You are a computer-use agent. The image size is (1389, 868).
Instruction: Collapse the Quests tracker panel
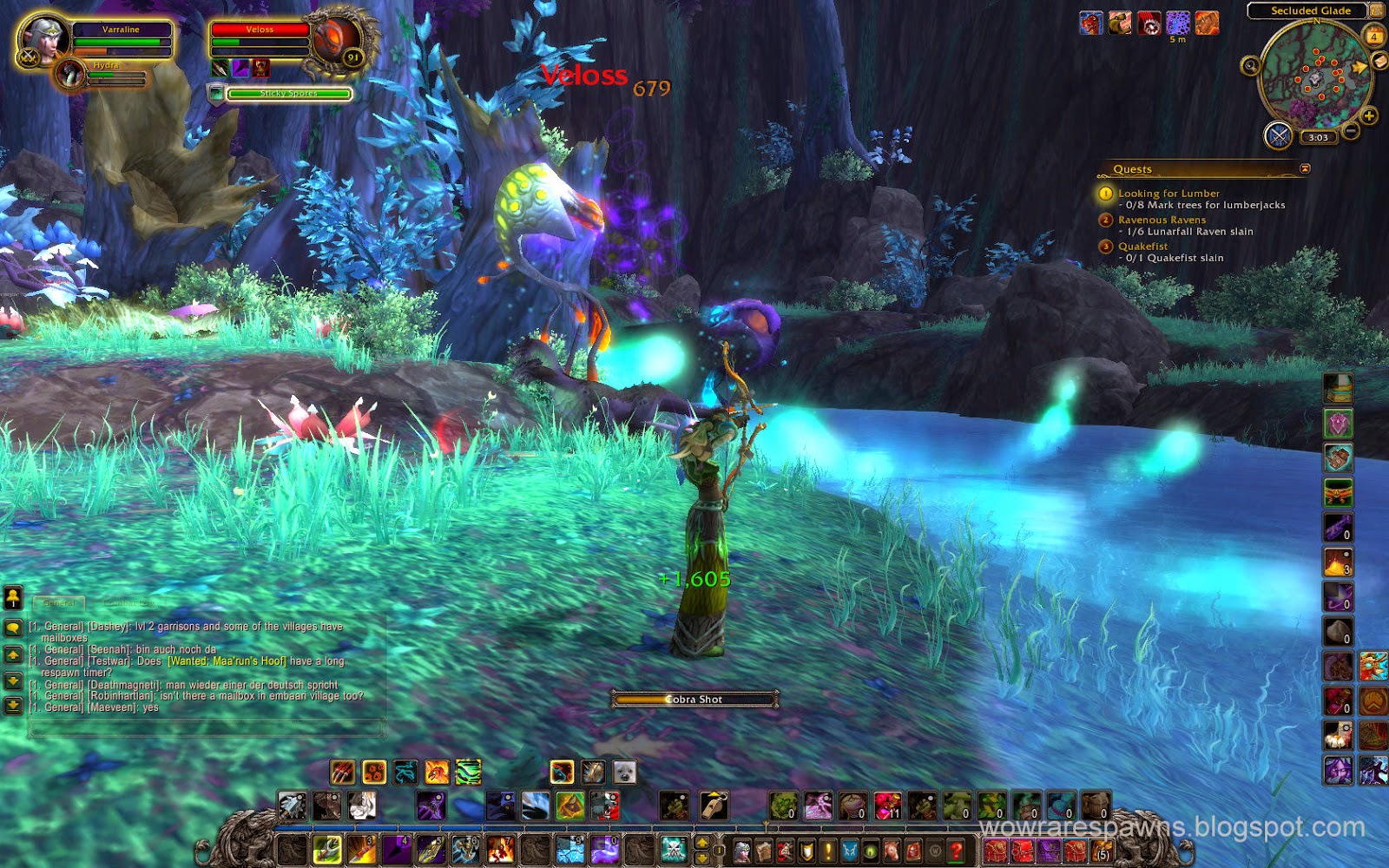(x=1305, y=169)
